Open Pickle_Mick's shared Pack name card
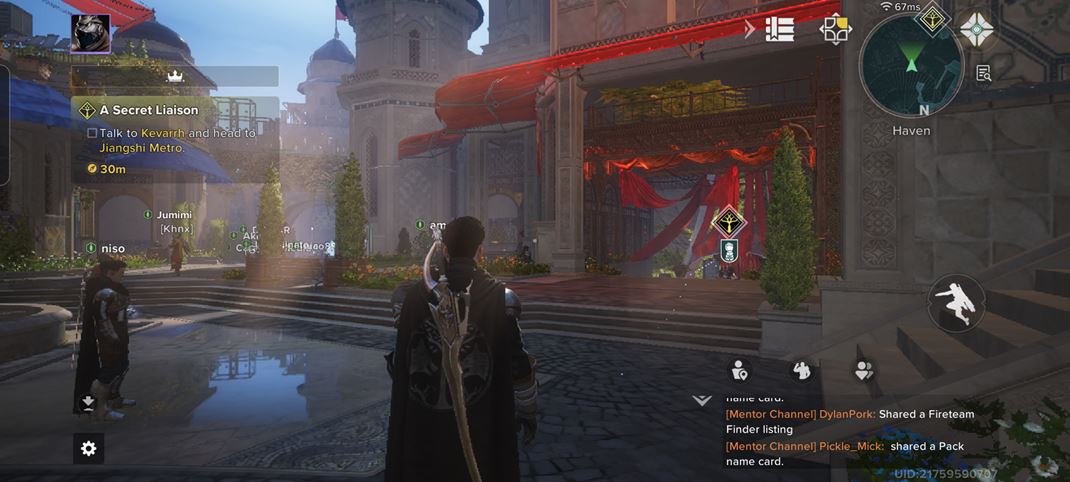 [850, 453]
